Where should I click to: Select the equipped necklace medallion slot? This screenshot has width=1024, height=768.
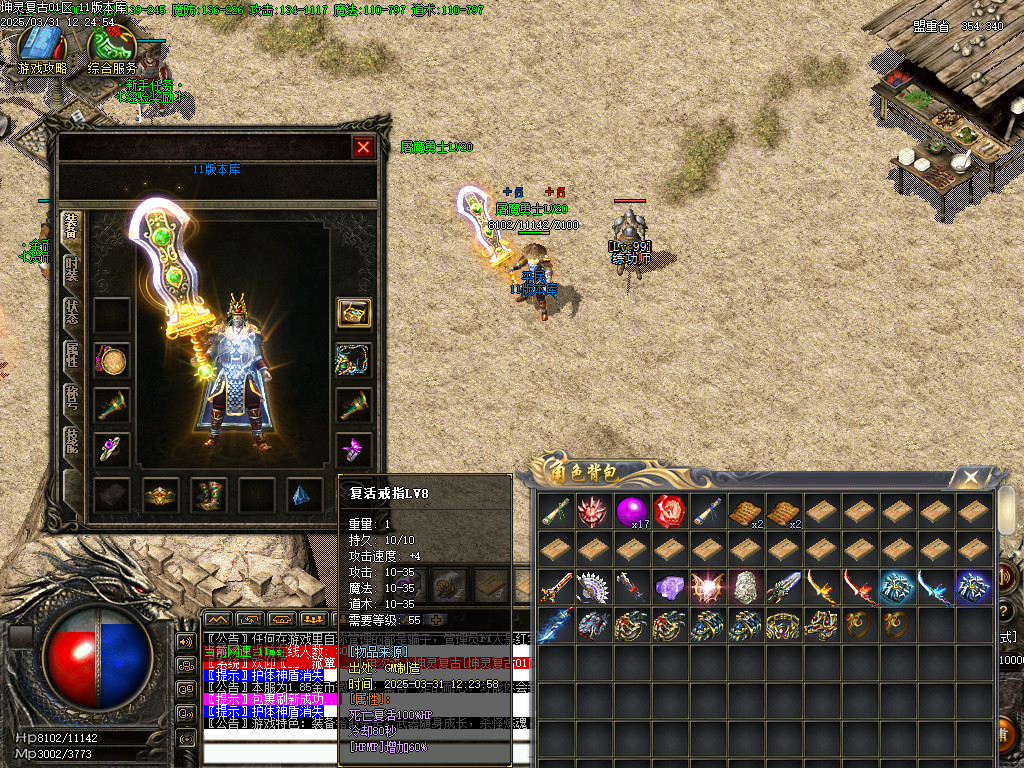tap(112, 359)
